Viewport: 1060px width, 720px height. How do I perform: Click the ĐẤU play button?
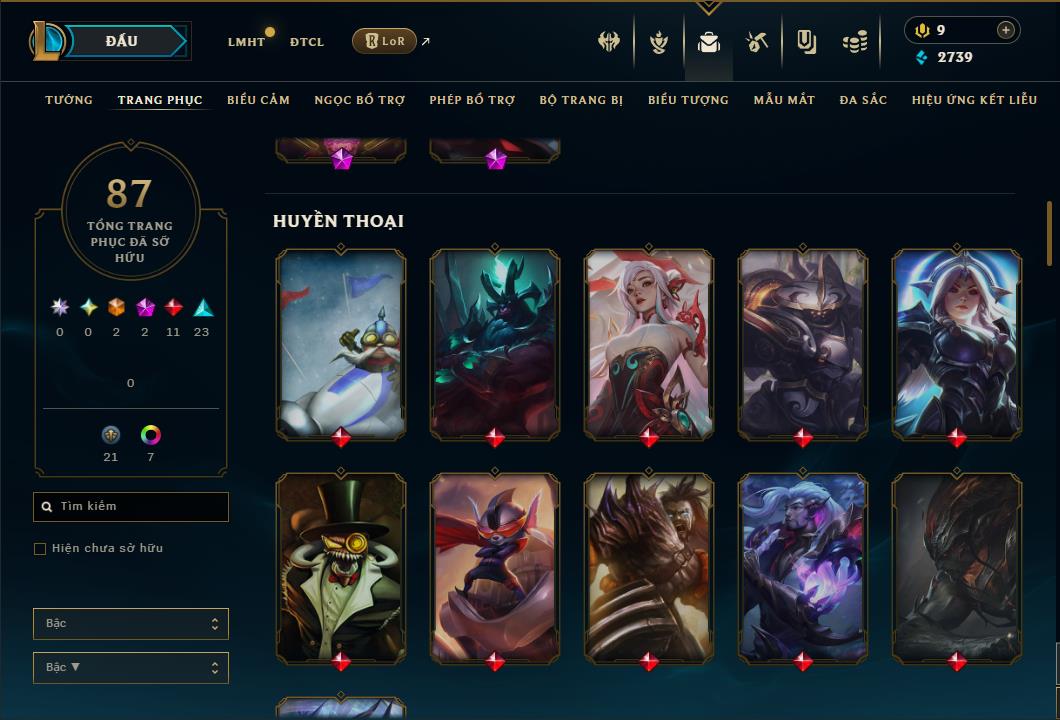(x=122, y=41)
